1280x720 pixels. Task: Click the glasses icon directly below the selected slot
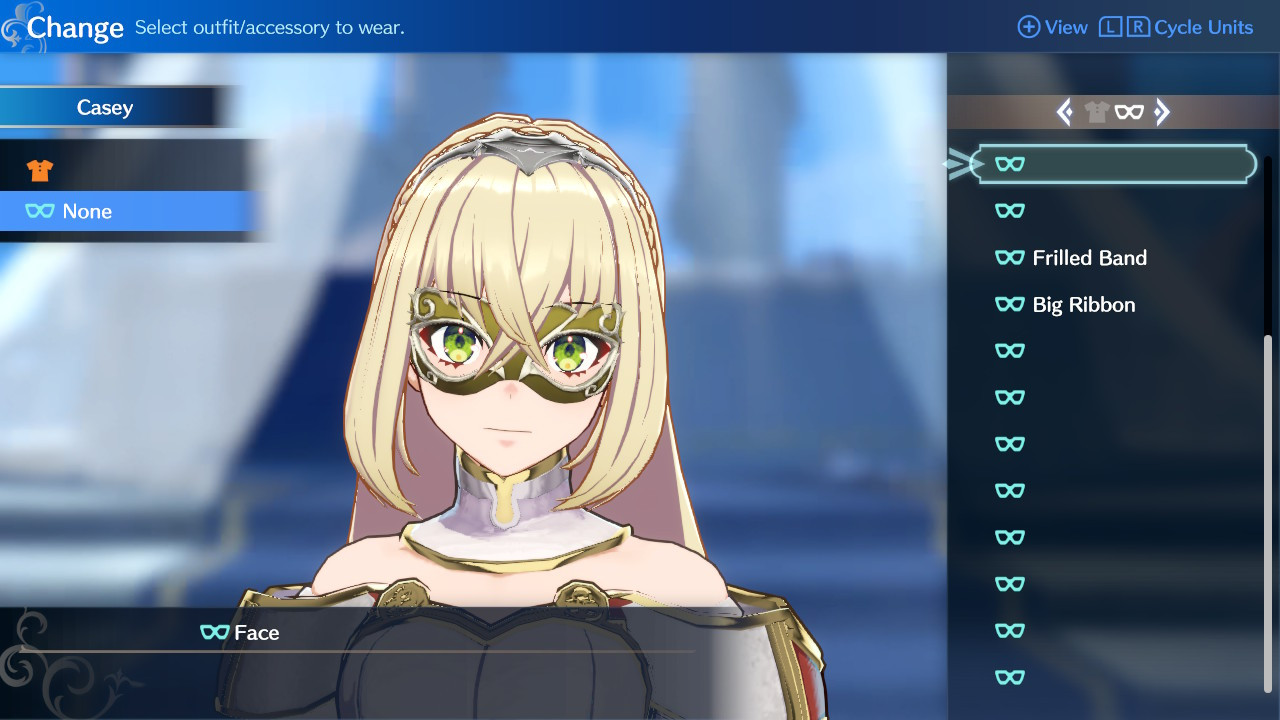pos(1010,211)
